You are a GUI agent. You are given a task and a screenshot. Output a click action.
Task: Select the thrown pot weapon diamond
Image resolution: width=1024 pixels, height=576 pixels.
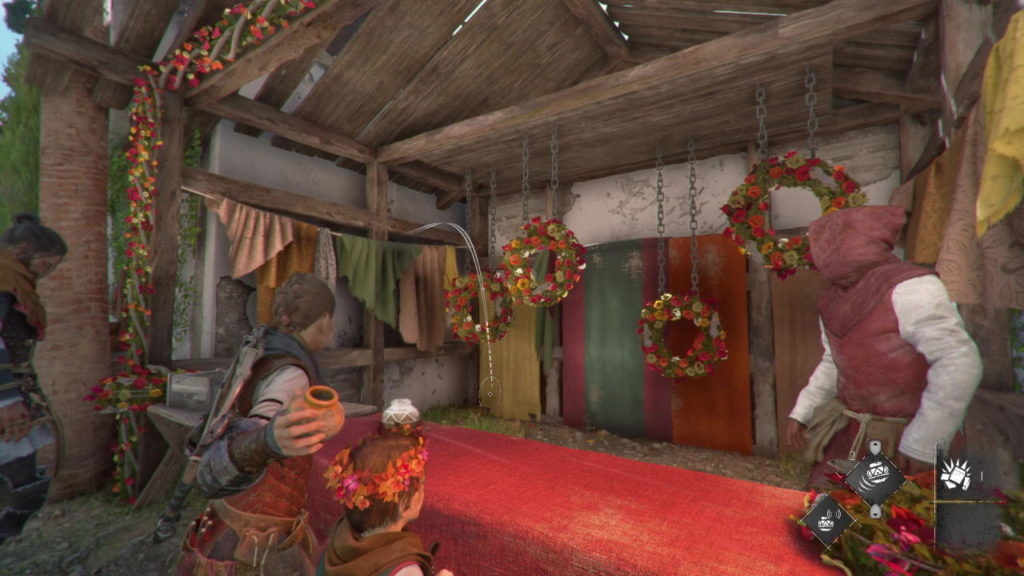[x=874, y=479]
